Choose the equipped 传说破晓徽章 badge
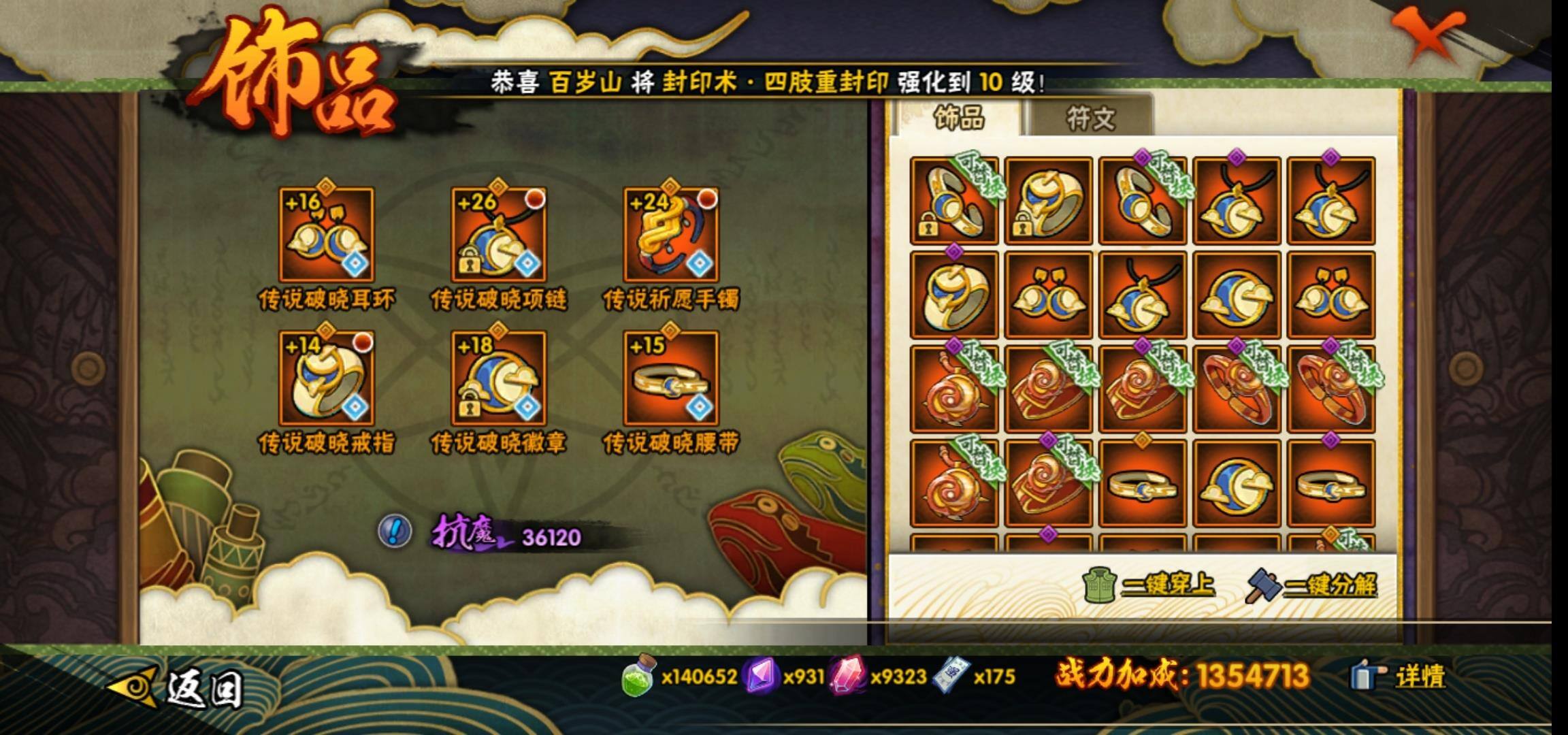 click(x=499, y=378)
